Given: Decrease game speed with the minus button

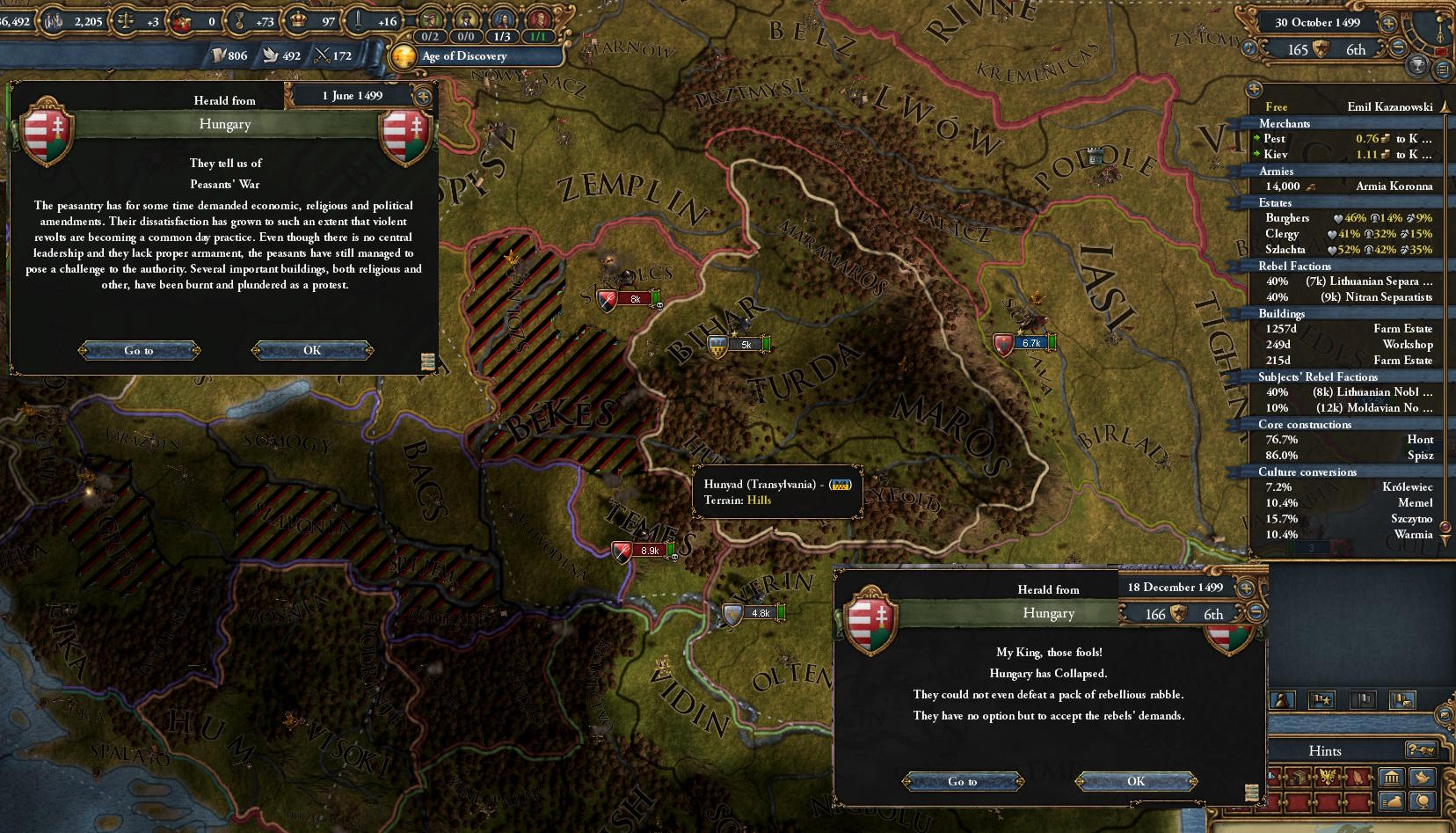Looking at the screenshot, I should pyautogui.click(x=1398, y=48).
